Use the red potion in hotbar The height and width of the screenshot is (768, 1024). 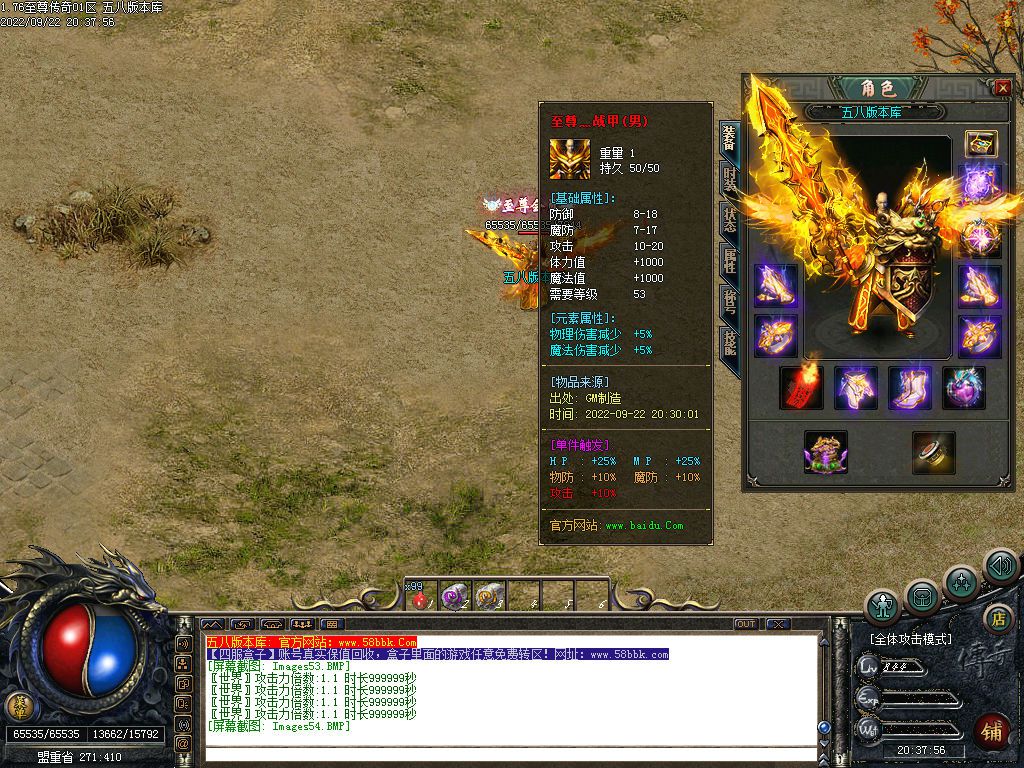click(x=420, y=599)
